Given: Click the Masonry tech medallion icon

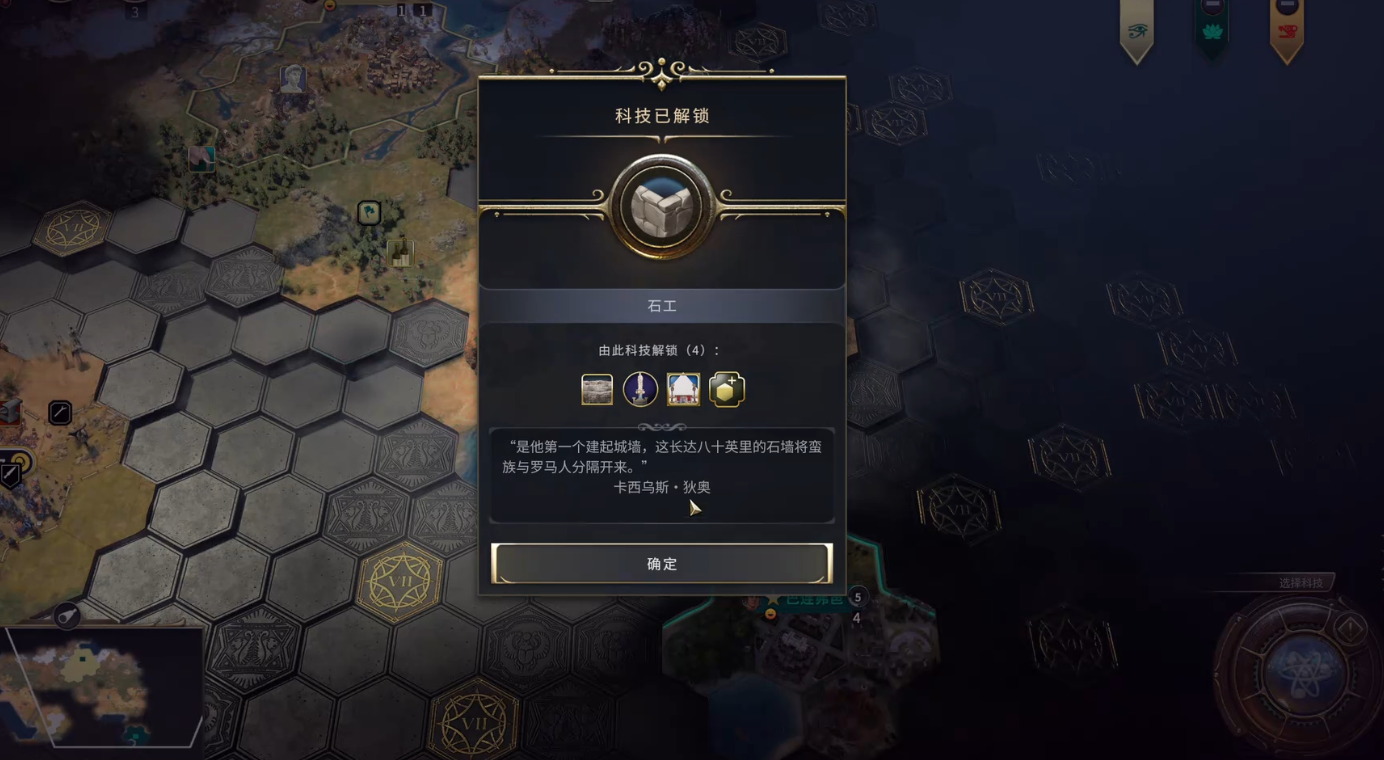Looking at the screenshot, I should [x=662, y=205].
